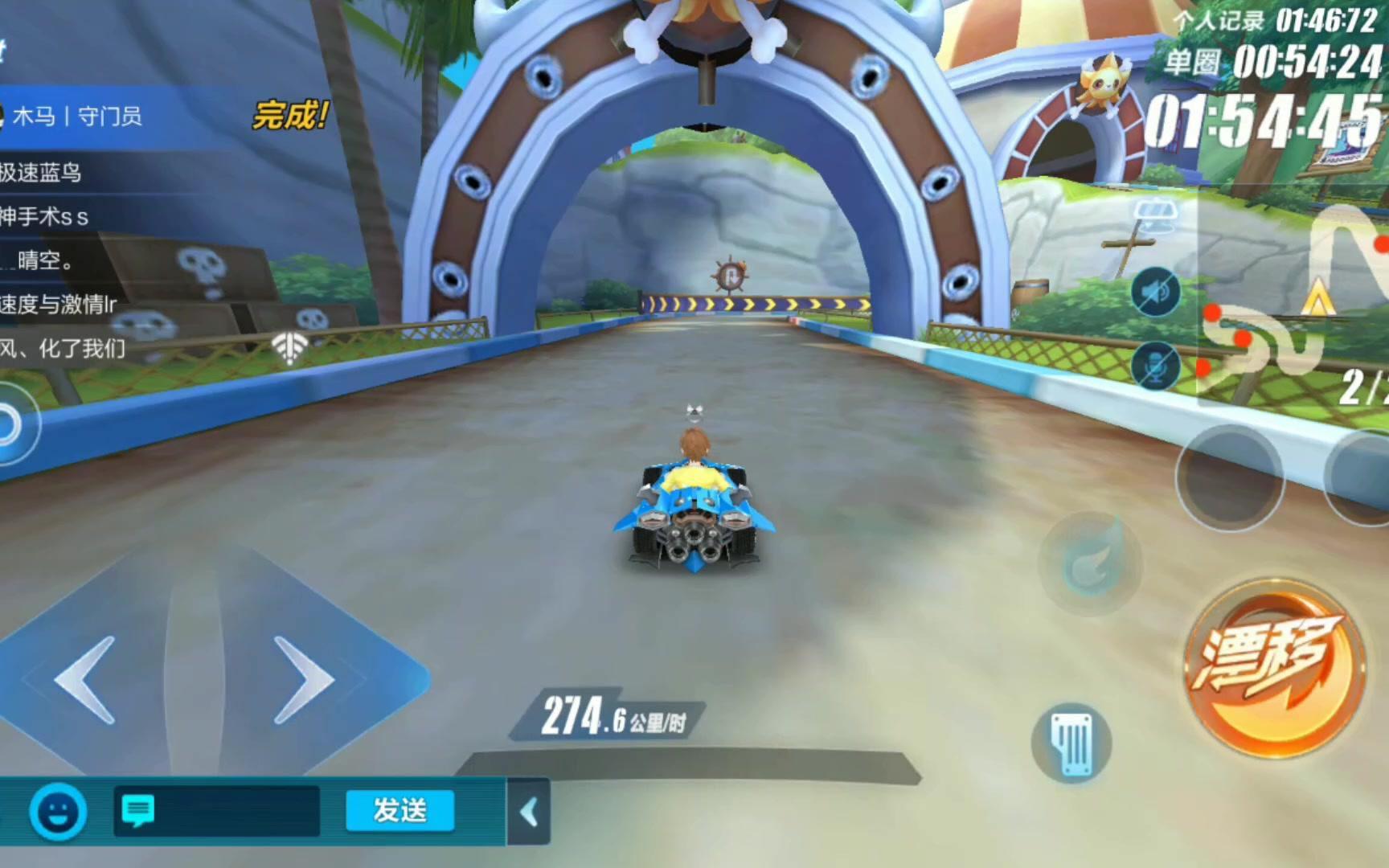Hit the brake pedal button
The height and width of the screenshot is (868, 1389).
(x=1071, y=743)
